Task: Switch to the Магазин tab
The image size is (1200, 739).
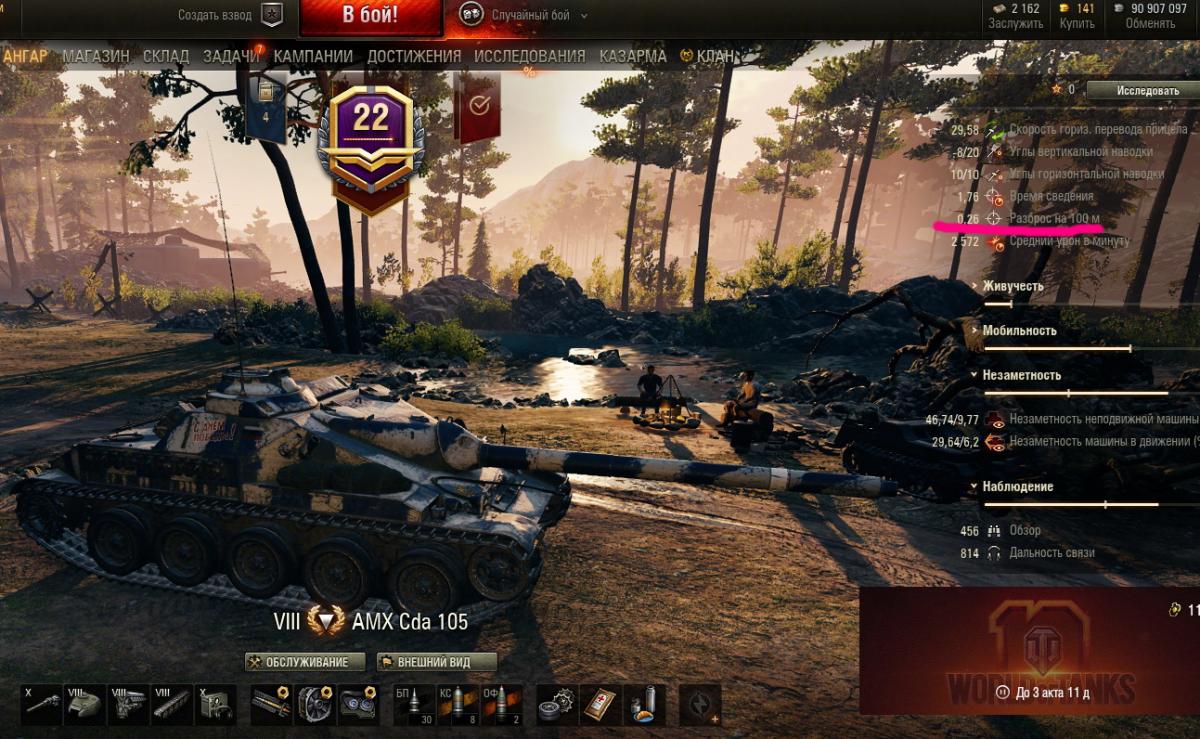Action: pyautogui.click(x=96, y=57)
